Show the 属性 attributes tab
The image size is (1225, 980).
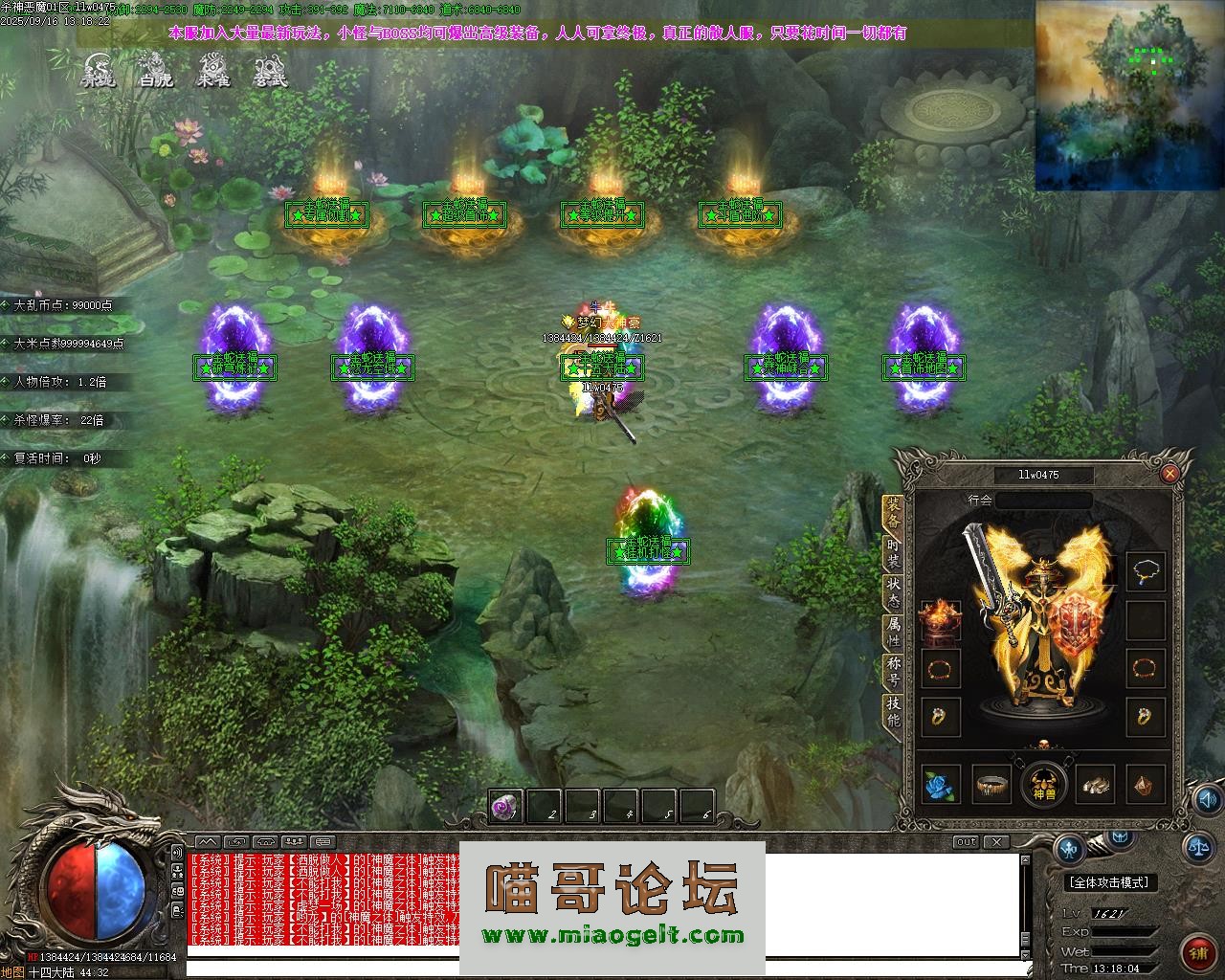point(893,629)
